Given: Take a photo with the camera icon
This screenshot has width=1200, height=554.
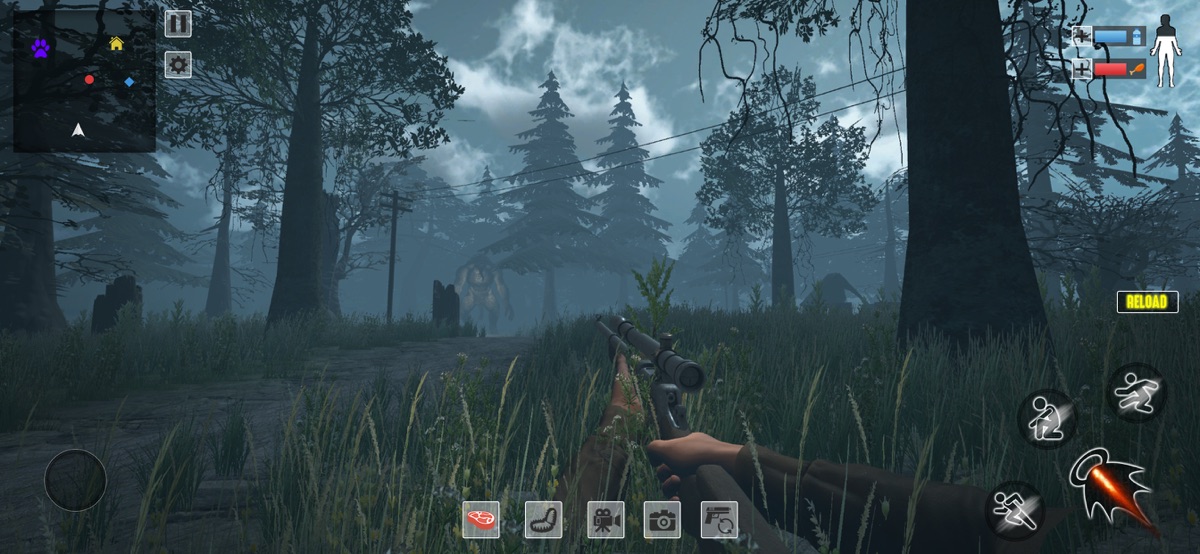Looking at the screenshot, I should pos(662,519).
